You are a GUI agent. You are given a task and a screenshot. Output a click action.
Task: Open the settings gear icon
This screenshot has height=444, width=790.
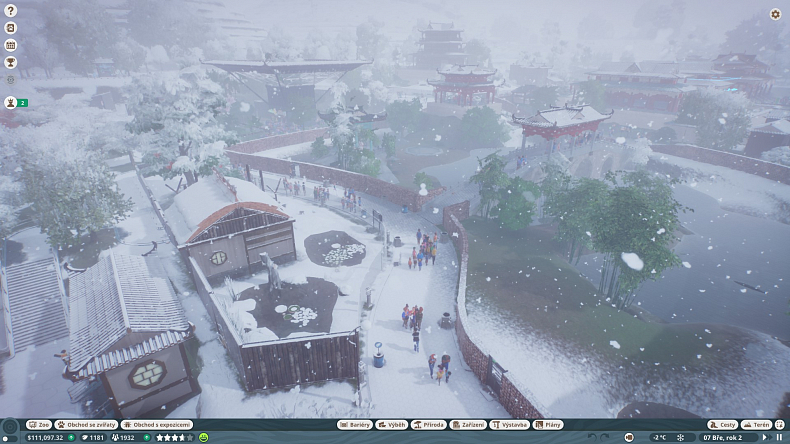click(x=775, y=14)
